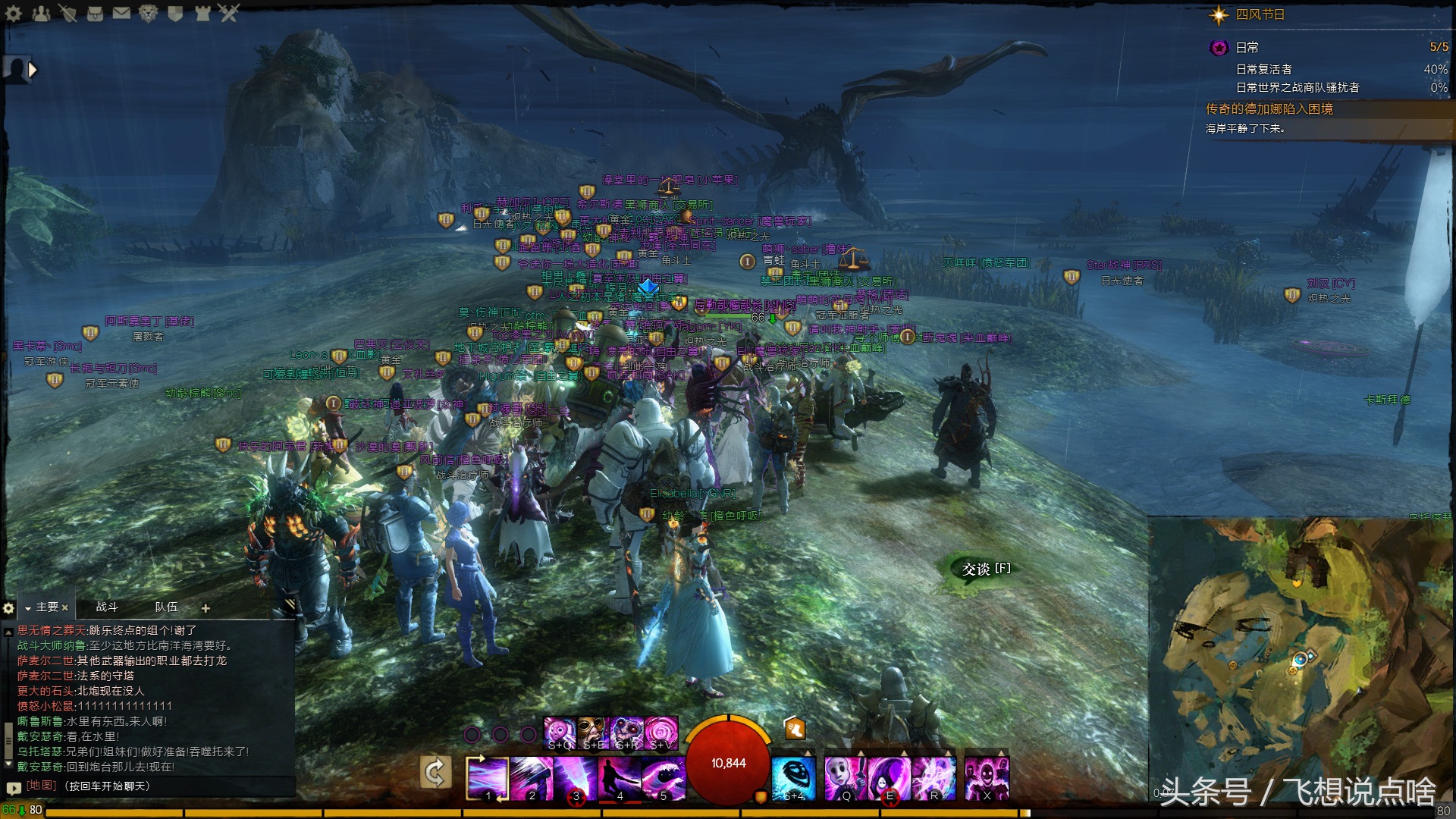Activate the golden mask shatter skill

point(594,733)
